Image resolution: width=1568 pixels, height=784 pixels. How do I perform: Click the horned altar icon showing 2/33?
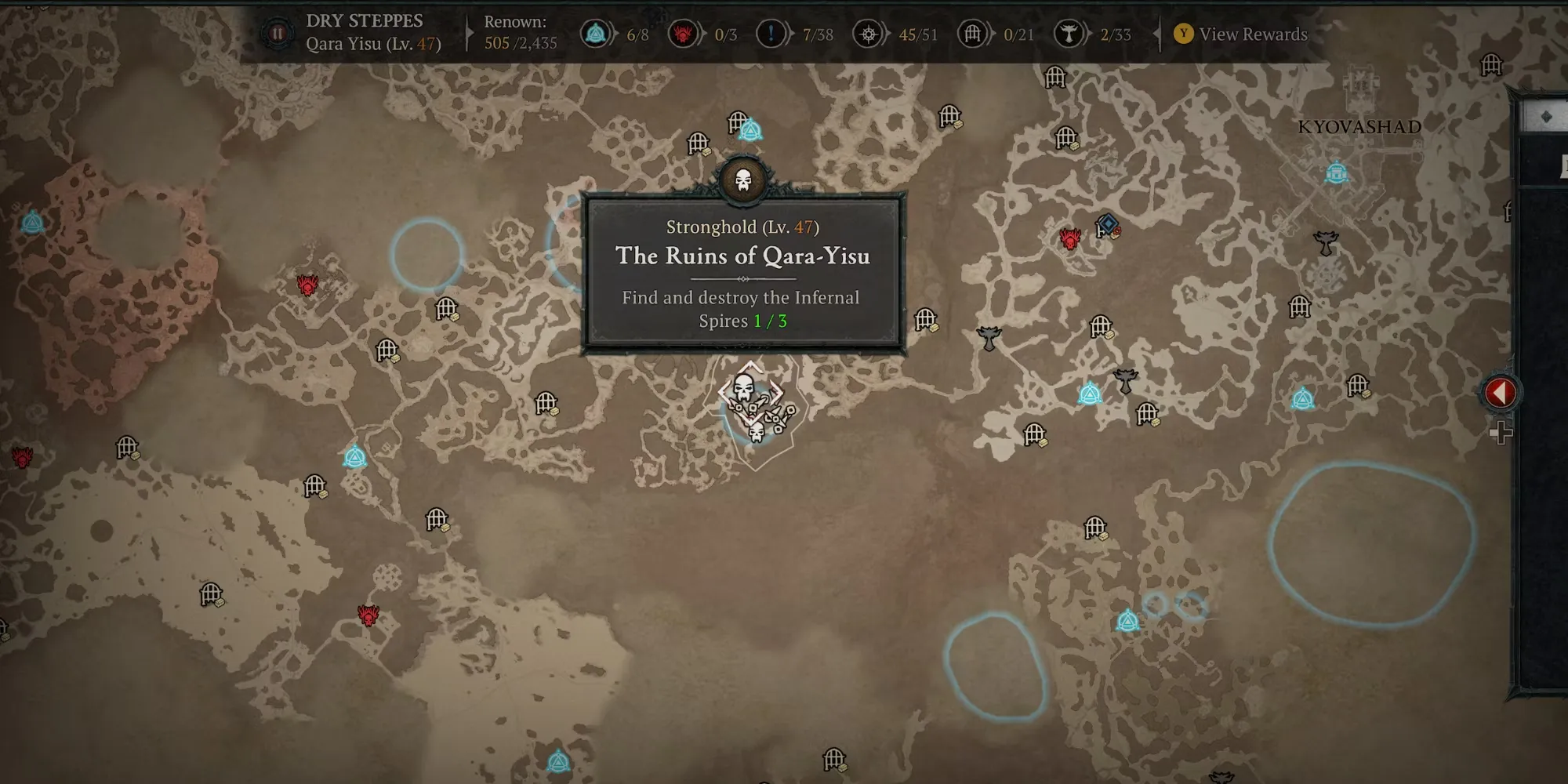(x=1069, y=34)
